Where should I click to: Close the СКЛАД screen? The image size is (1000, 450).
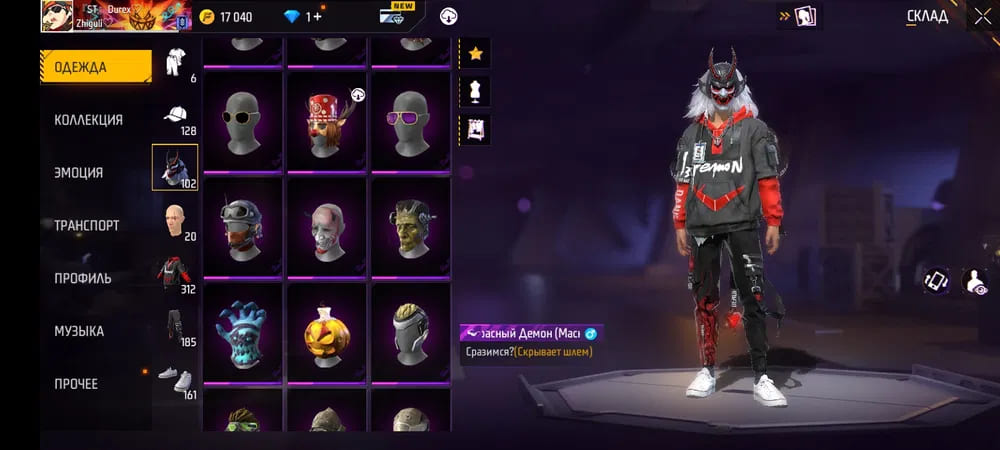pyautogui.click(x=981, y=15)
